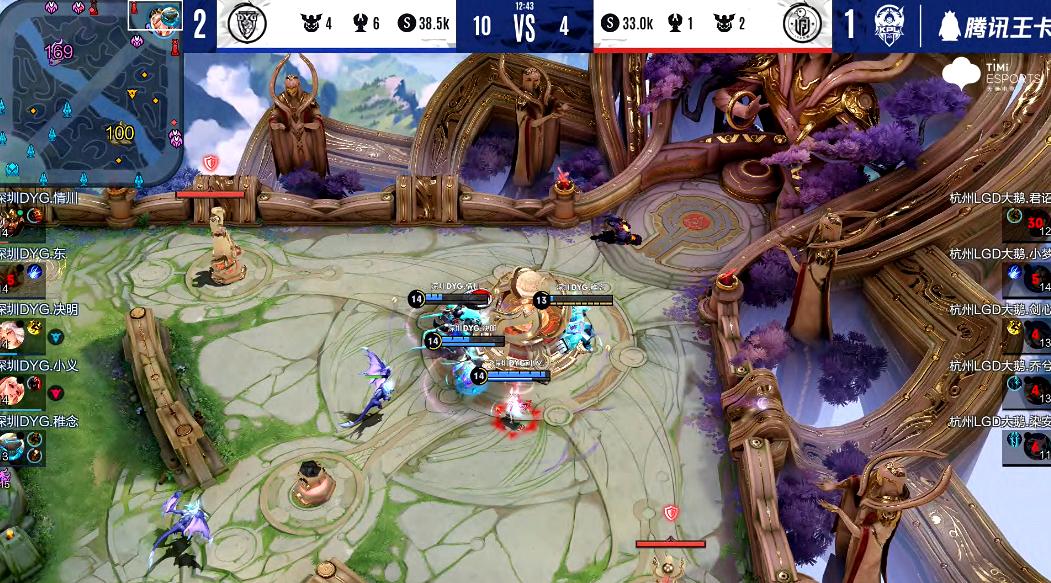Click the KPL league logo
Image resolution: width=1051 pixels, height=583 pixels.
pos(888,25)
